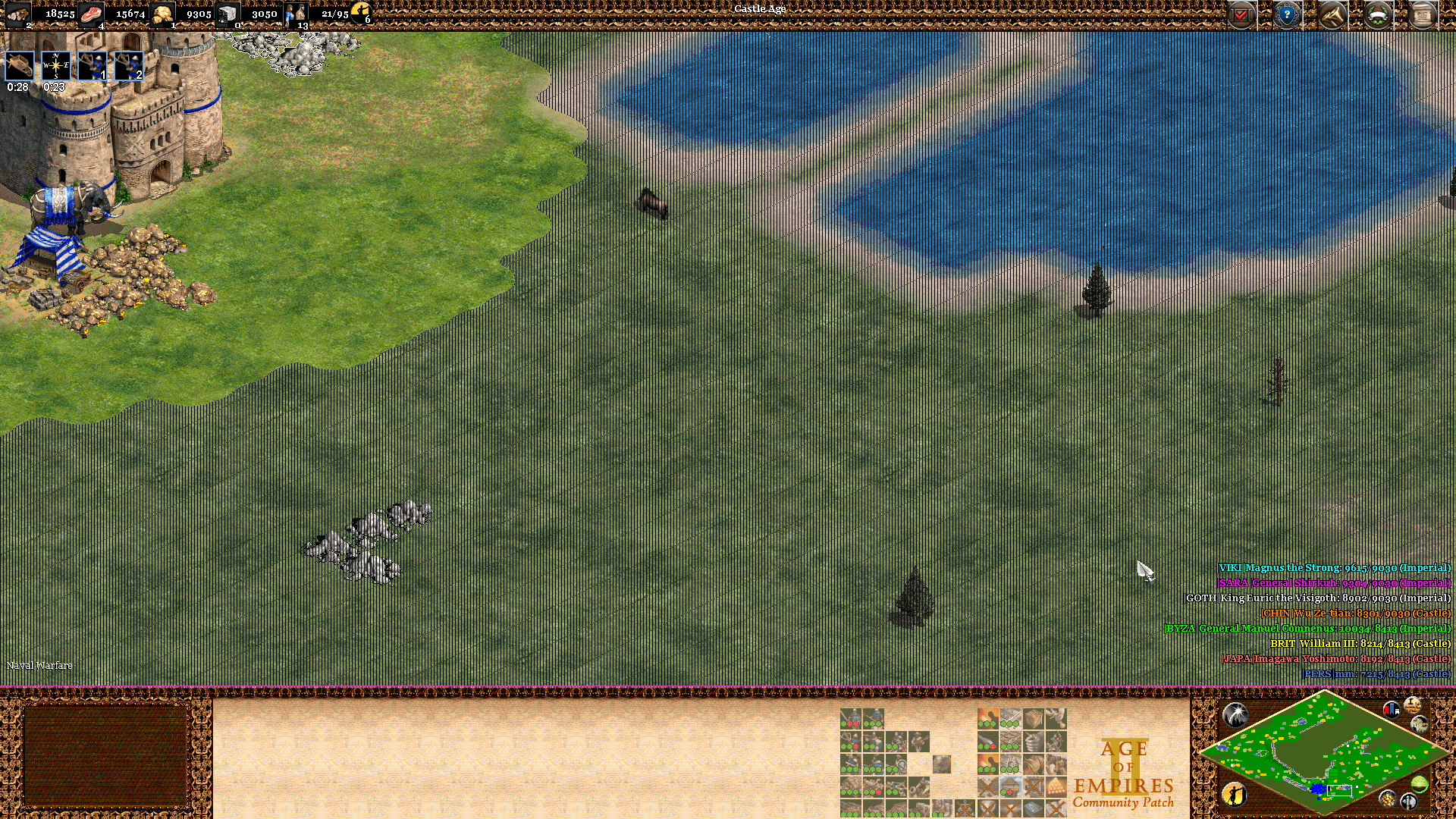Screen dimensions: 1456x819
Task: Select the Wheelbarrow research in progress
Action: point(20,66)
